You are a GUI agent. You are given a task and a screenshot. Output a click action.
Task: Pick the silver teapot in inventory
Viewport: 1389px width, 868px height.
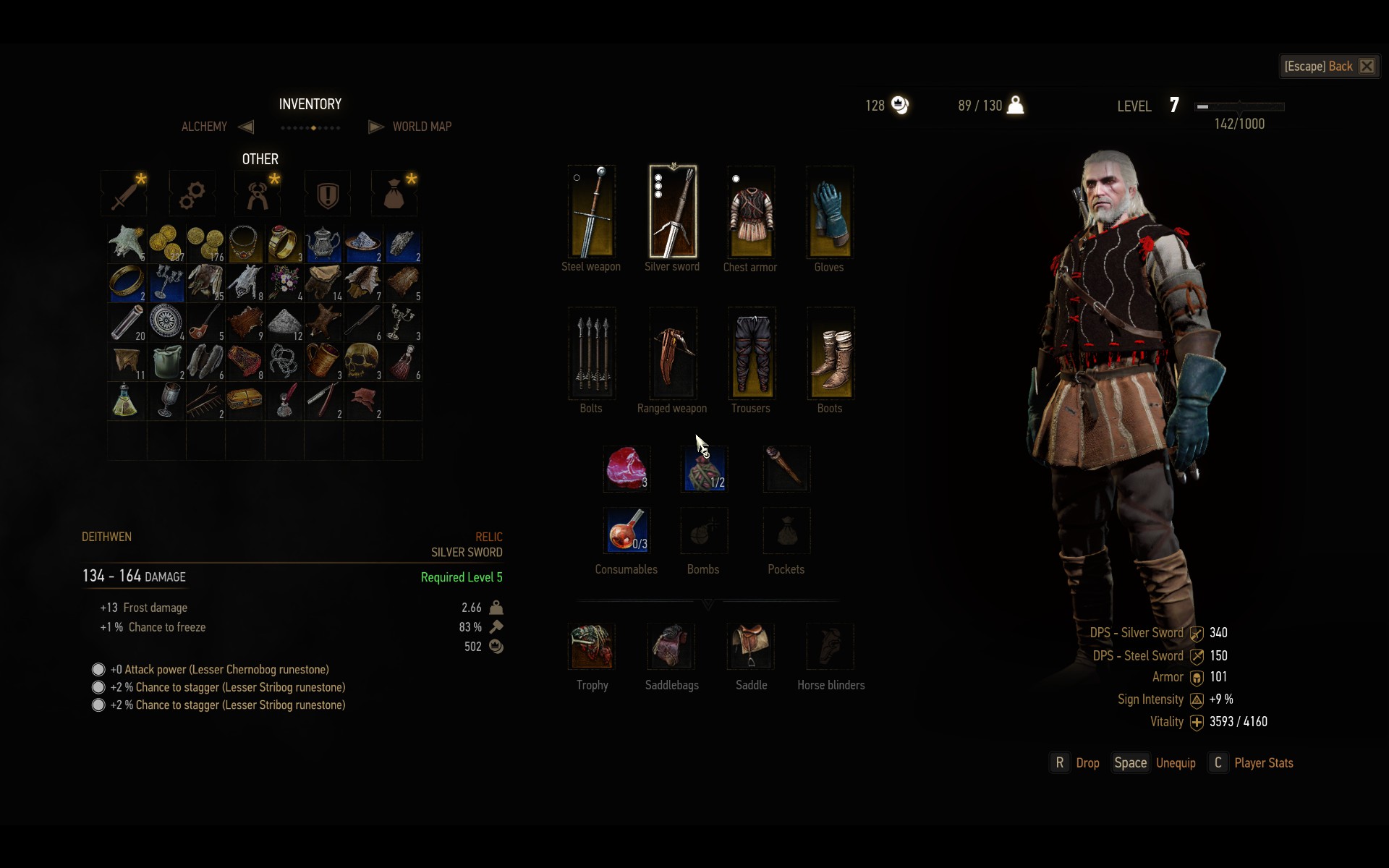pyautogui.click(x=323, y=244)
